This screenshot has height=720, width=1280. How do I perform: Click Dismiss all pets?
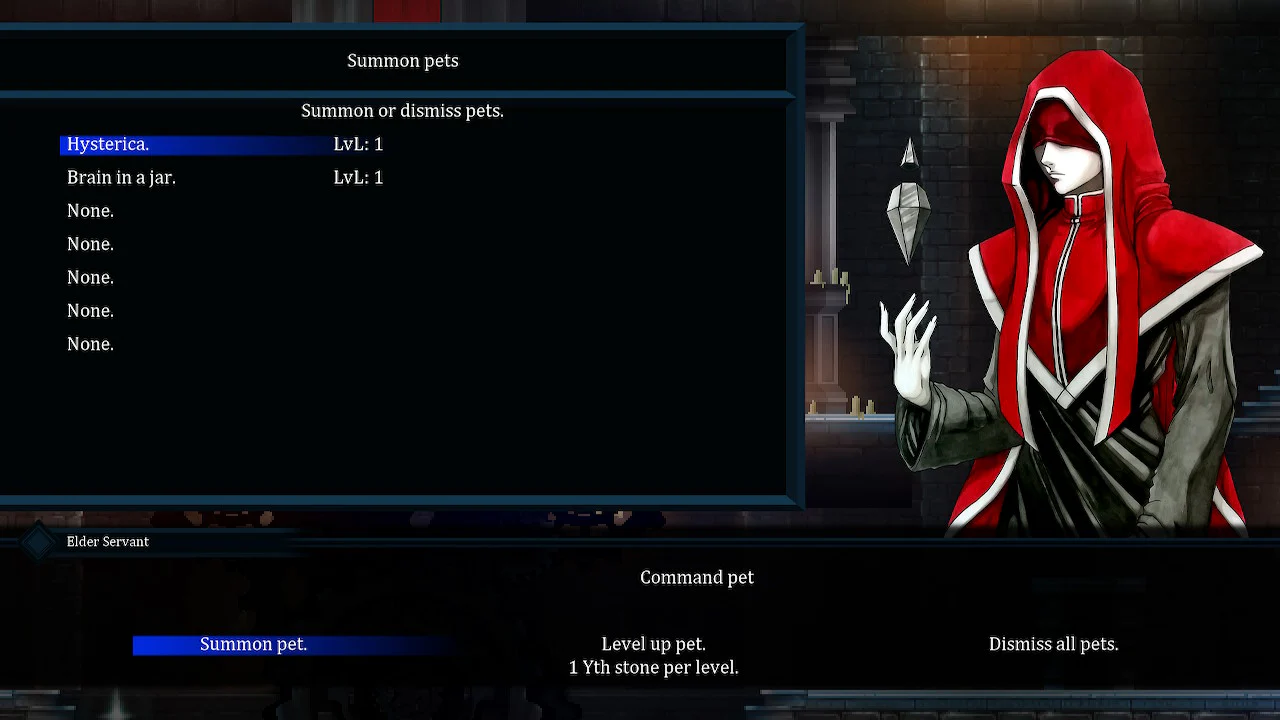tap(1053, 644)
